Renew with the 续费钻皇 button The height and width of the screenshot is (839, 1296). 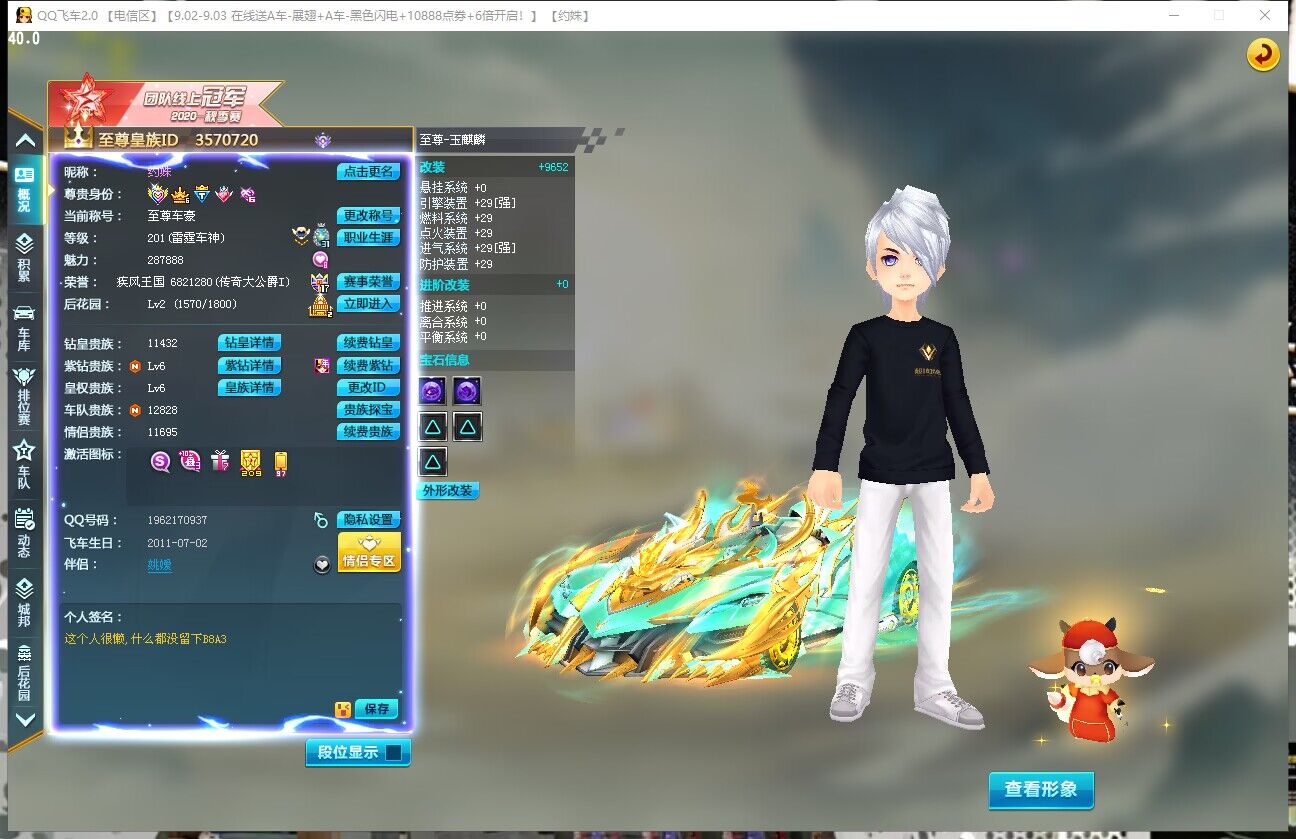pyautogui.click(x=368, y=343)
